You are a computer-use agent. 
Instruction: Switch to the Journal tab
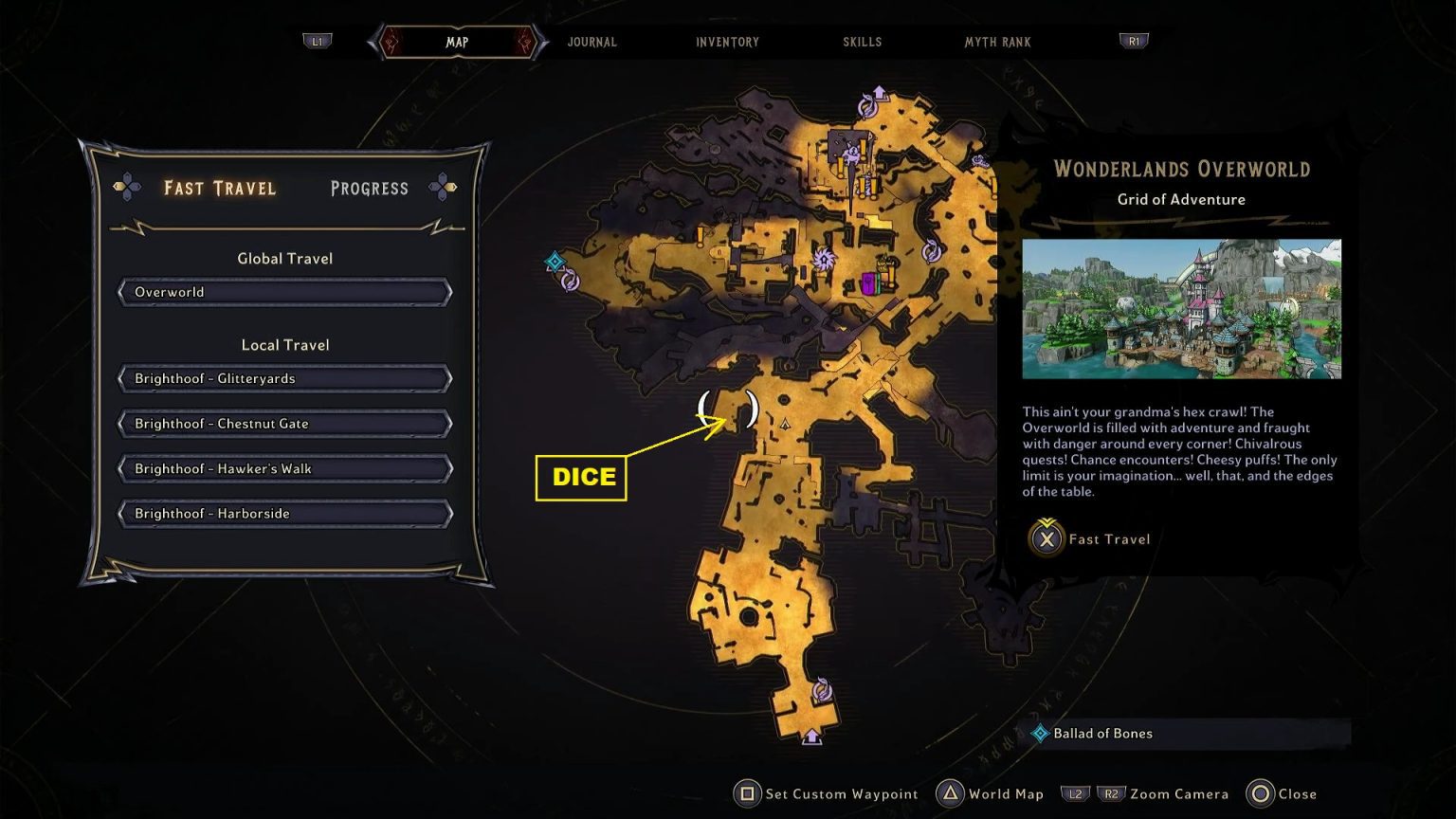[591, 42]
